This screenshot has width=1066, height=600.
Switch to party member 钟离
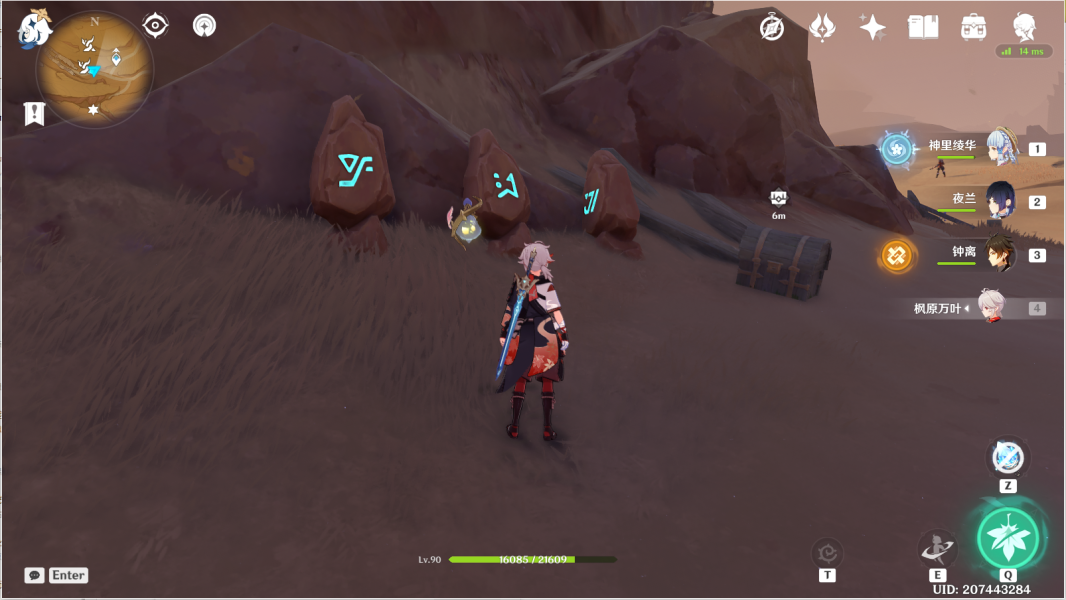click(x=1001, y=254)
